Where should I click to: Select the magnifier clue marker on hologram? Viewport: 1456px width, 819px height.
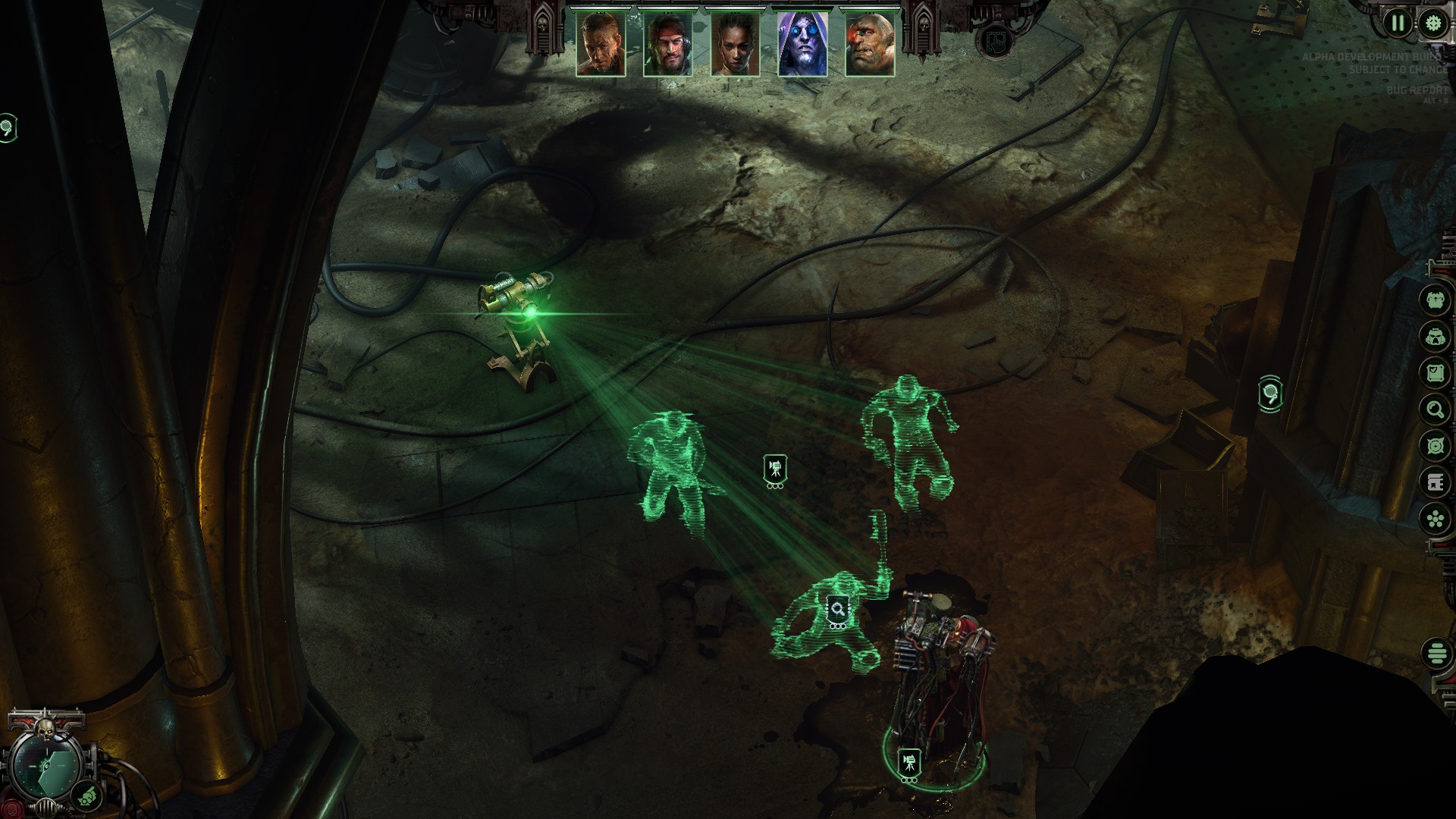point(837,609)
